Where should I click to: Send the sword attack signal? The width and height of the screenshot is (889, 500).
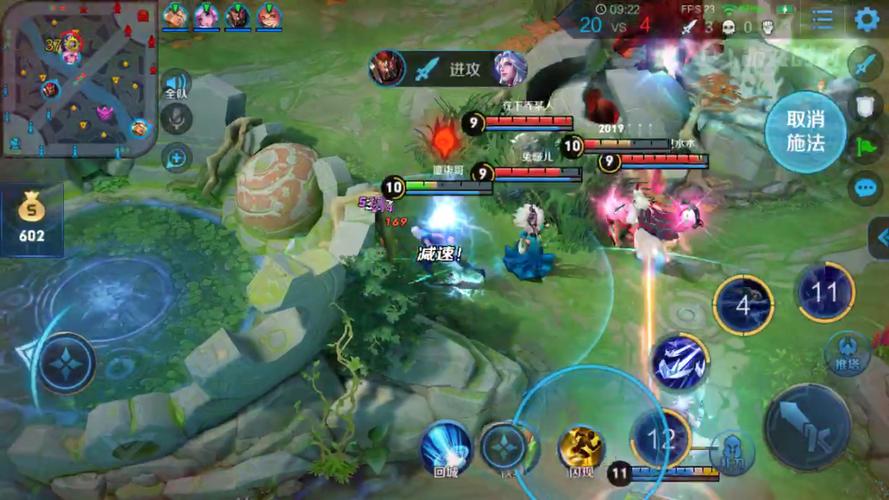point(864,65)
